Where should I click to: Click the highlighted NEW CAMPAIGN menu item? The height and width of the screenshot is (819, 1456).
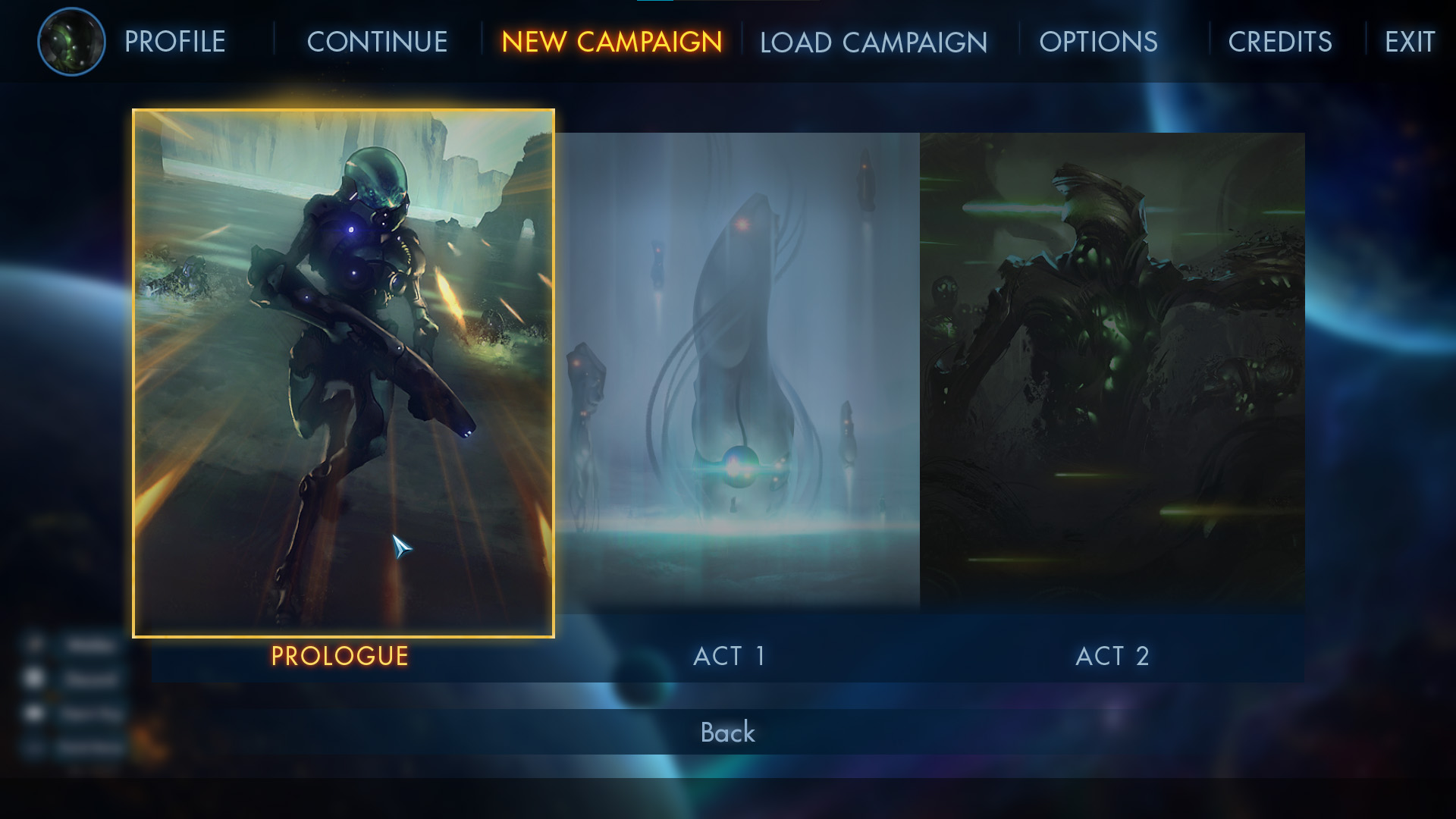(611, 42)
